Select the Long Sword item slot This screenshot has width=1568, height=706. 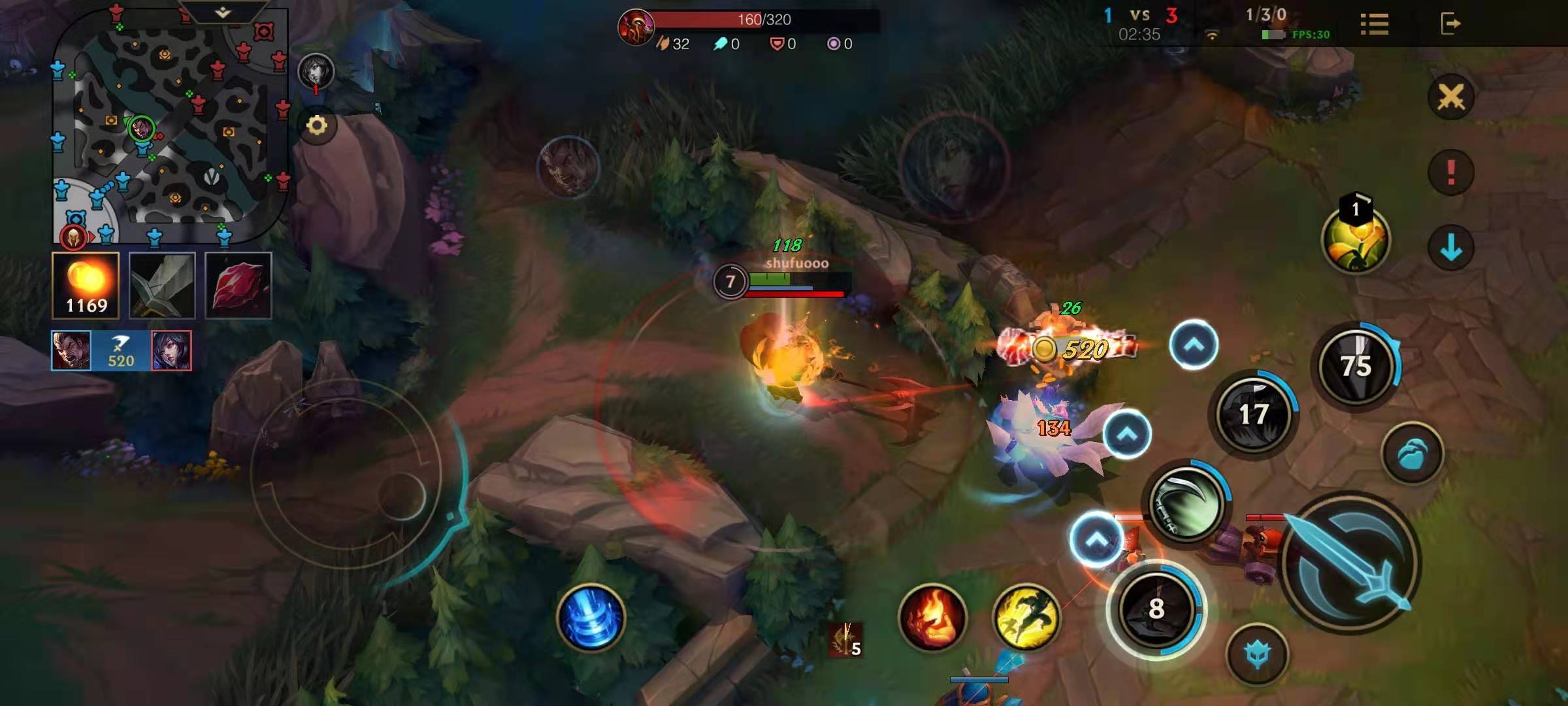coord(162,286)
